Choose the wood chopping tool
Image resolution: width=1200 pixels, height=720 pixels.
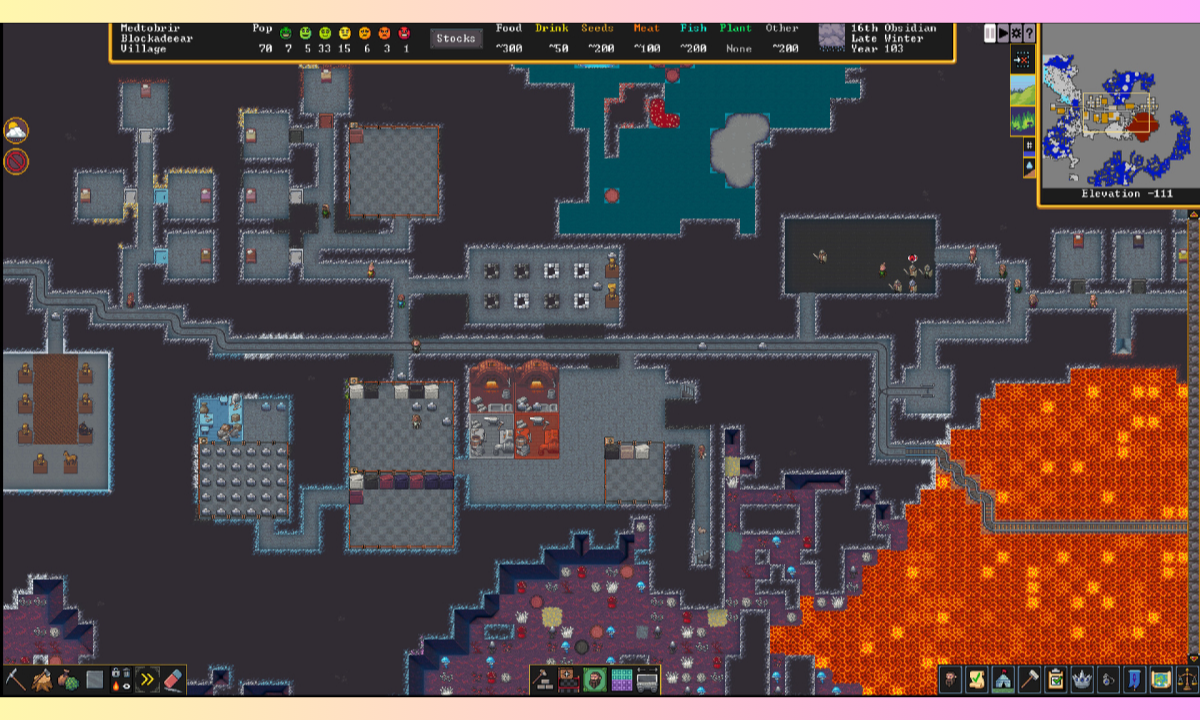pos(42,681)
